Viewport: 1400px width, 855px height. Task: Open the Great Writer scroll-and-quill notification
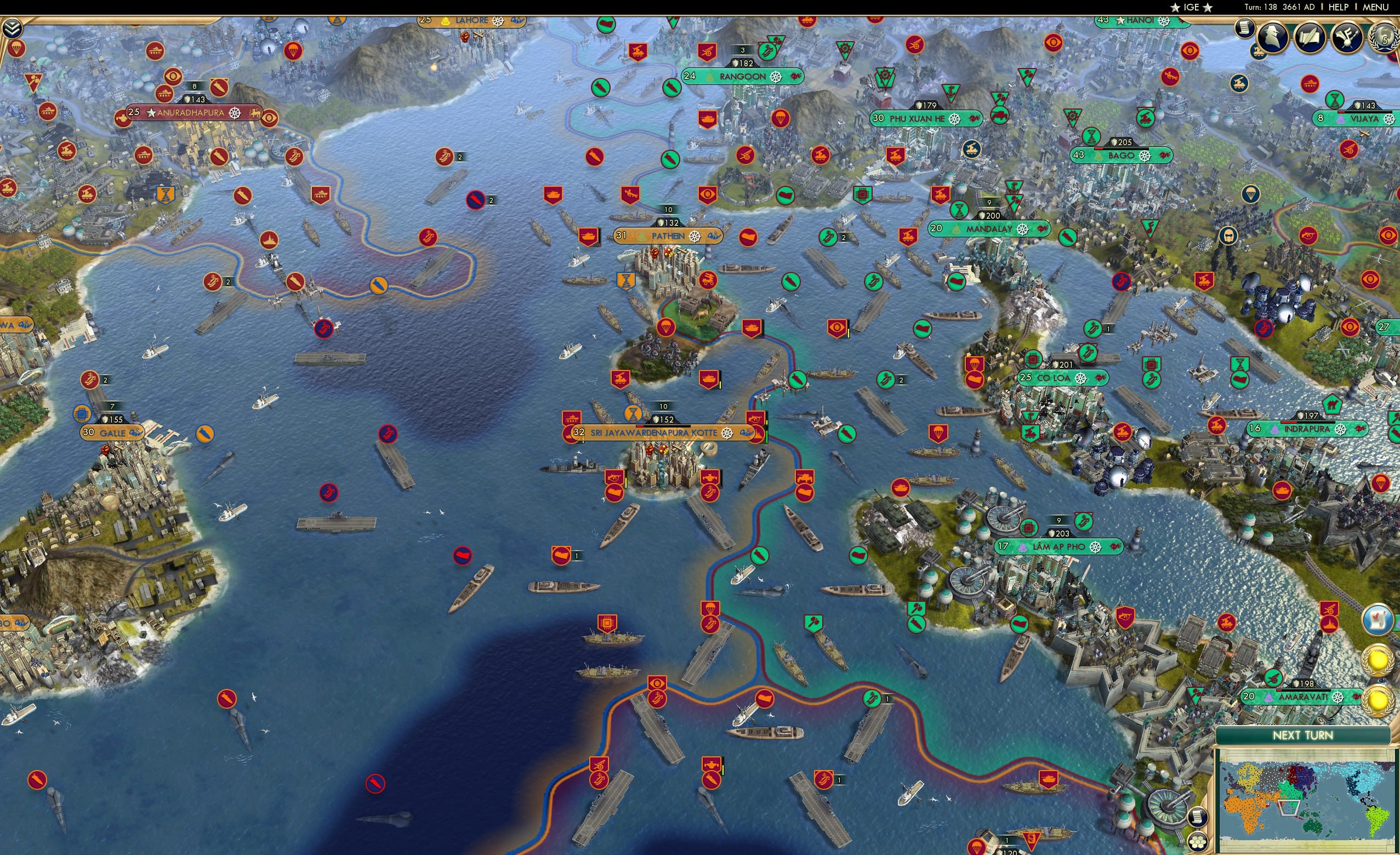(x=1310, y=38)
